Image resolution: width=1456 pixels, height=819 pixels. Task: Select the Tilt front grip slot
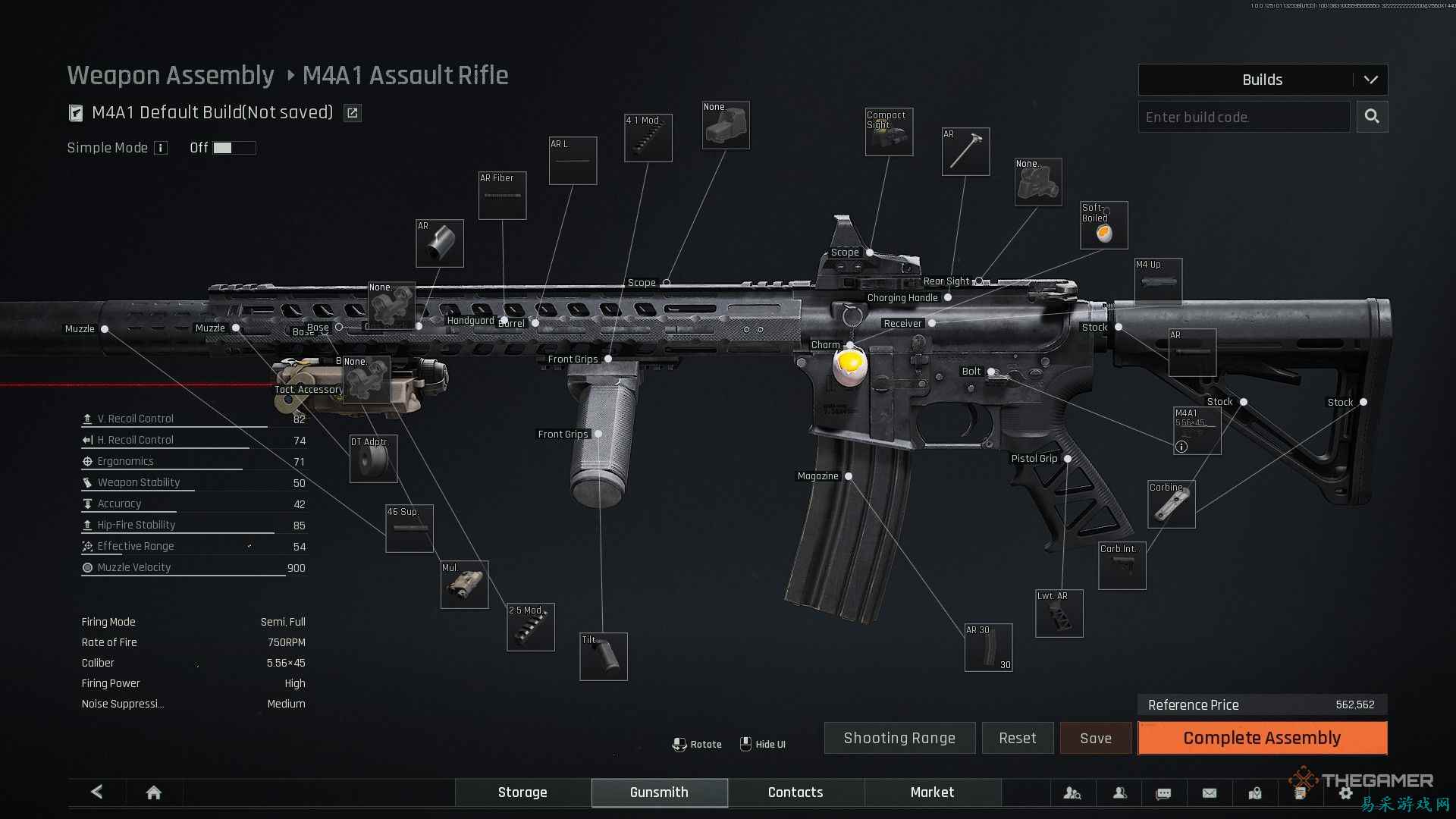click(x=603, y=657)
